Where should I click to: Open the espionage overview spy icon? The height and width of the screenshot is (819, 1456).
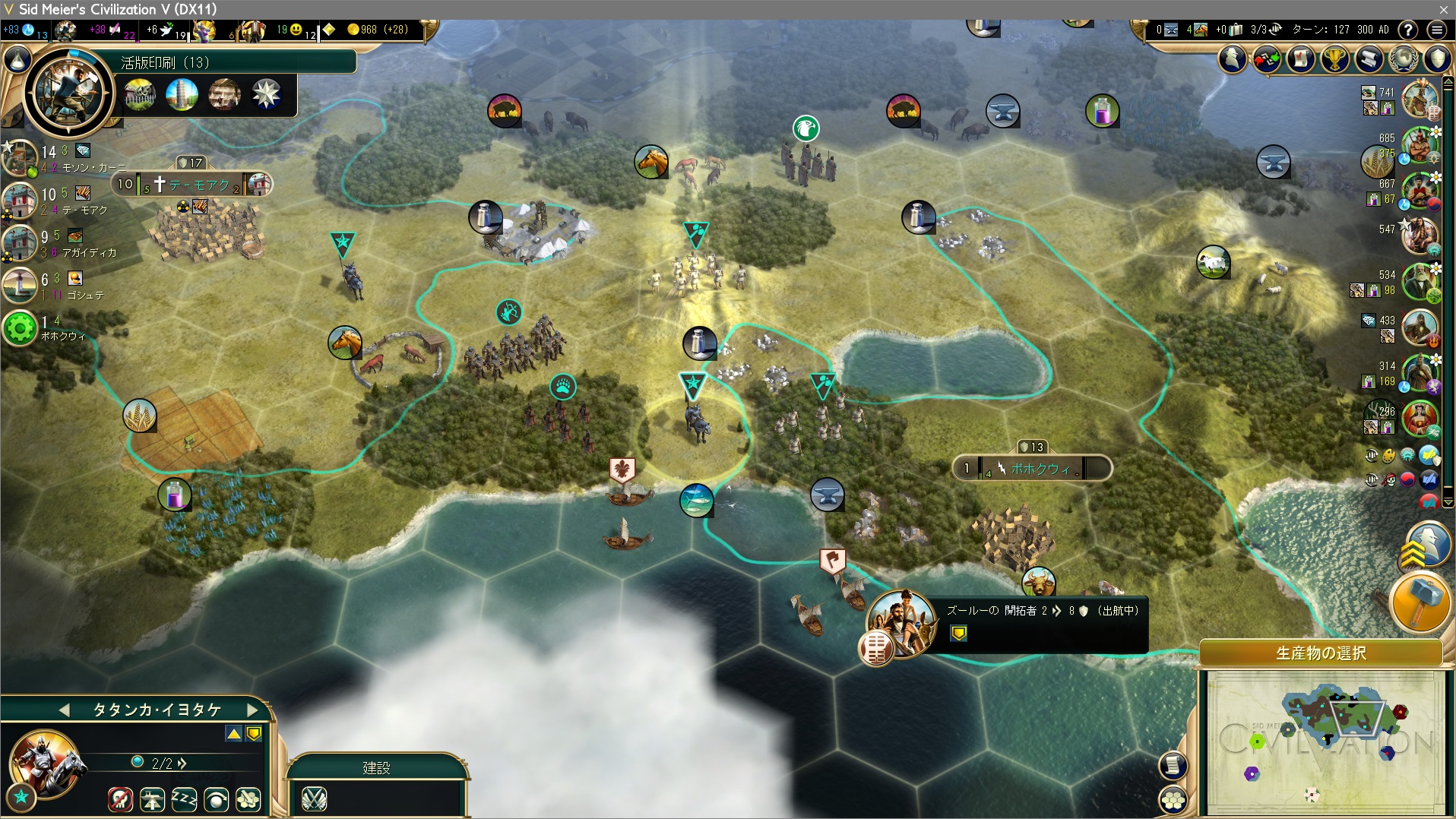tap(1233, 59)
